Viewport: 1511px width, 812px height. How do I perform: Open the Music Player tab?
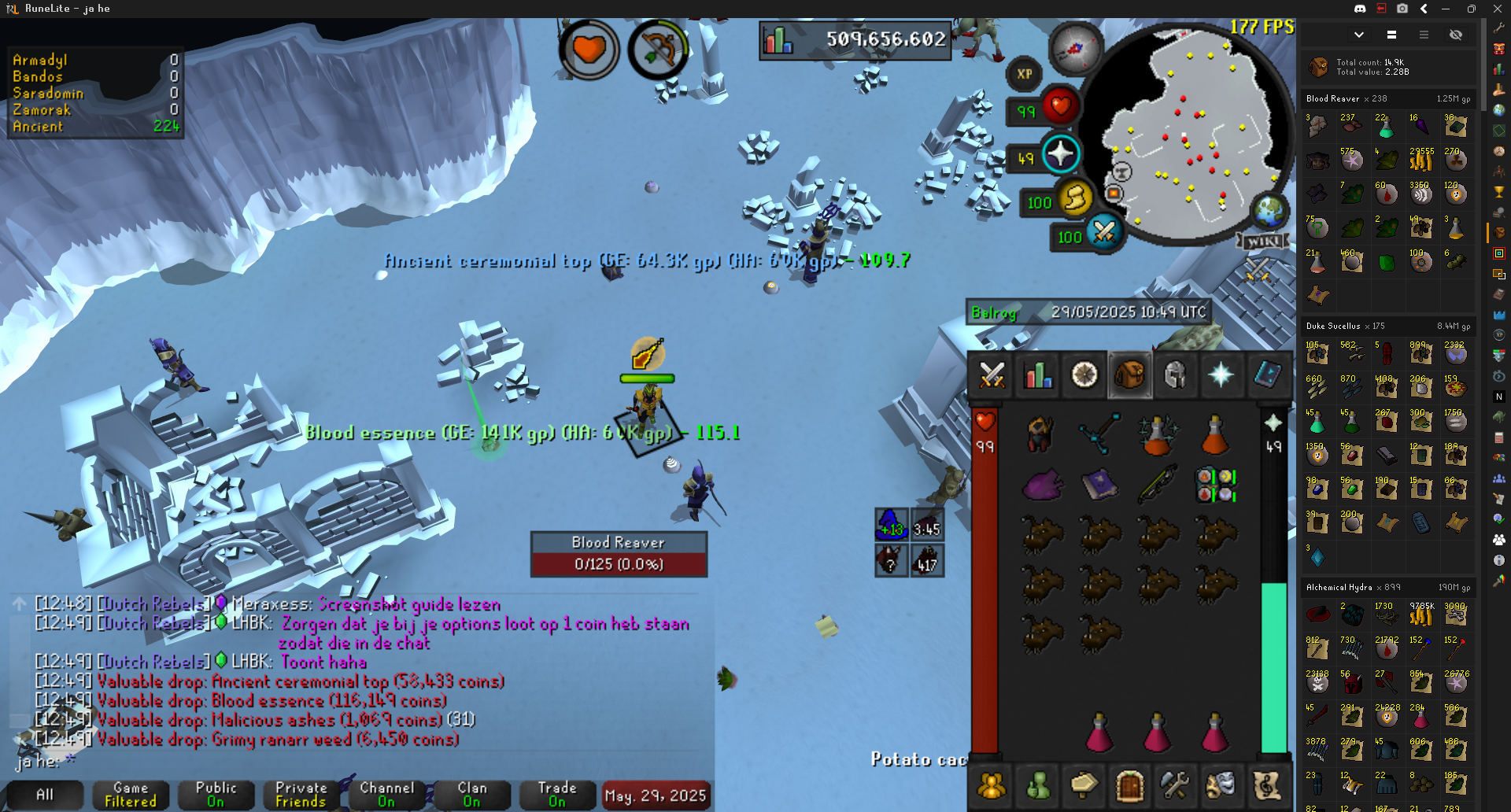(x=1267, y=784)
